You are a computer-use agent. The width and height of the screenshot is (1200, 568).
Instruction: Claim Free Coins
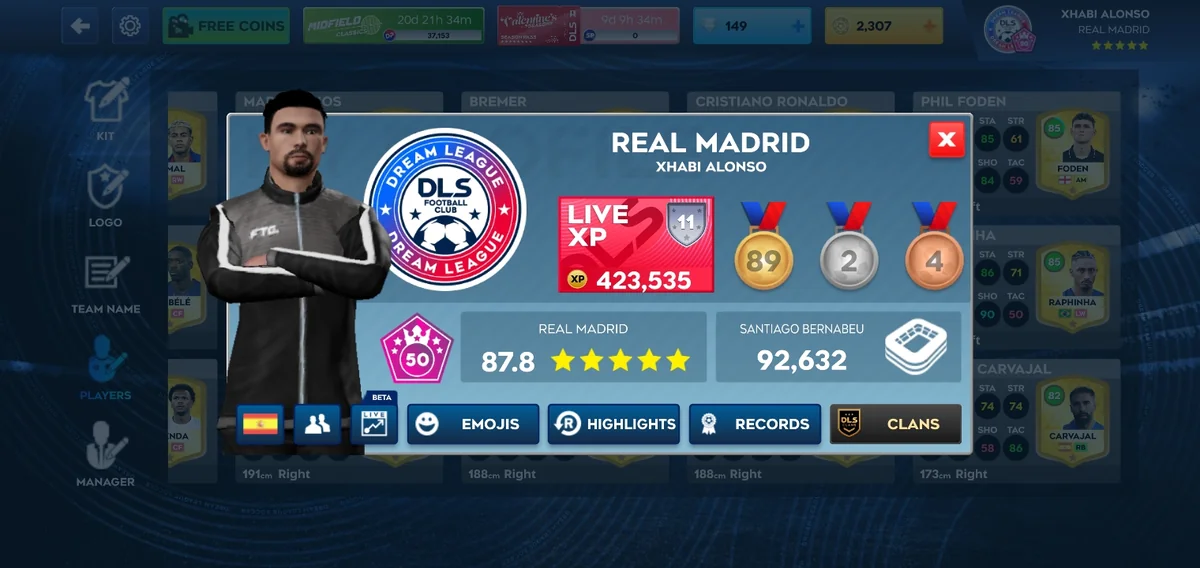226,26
